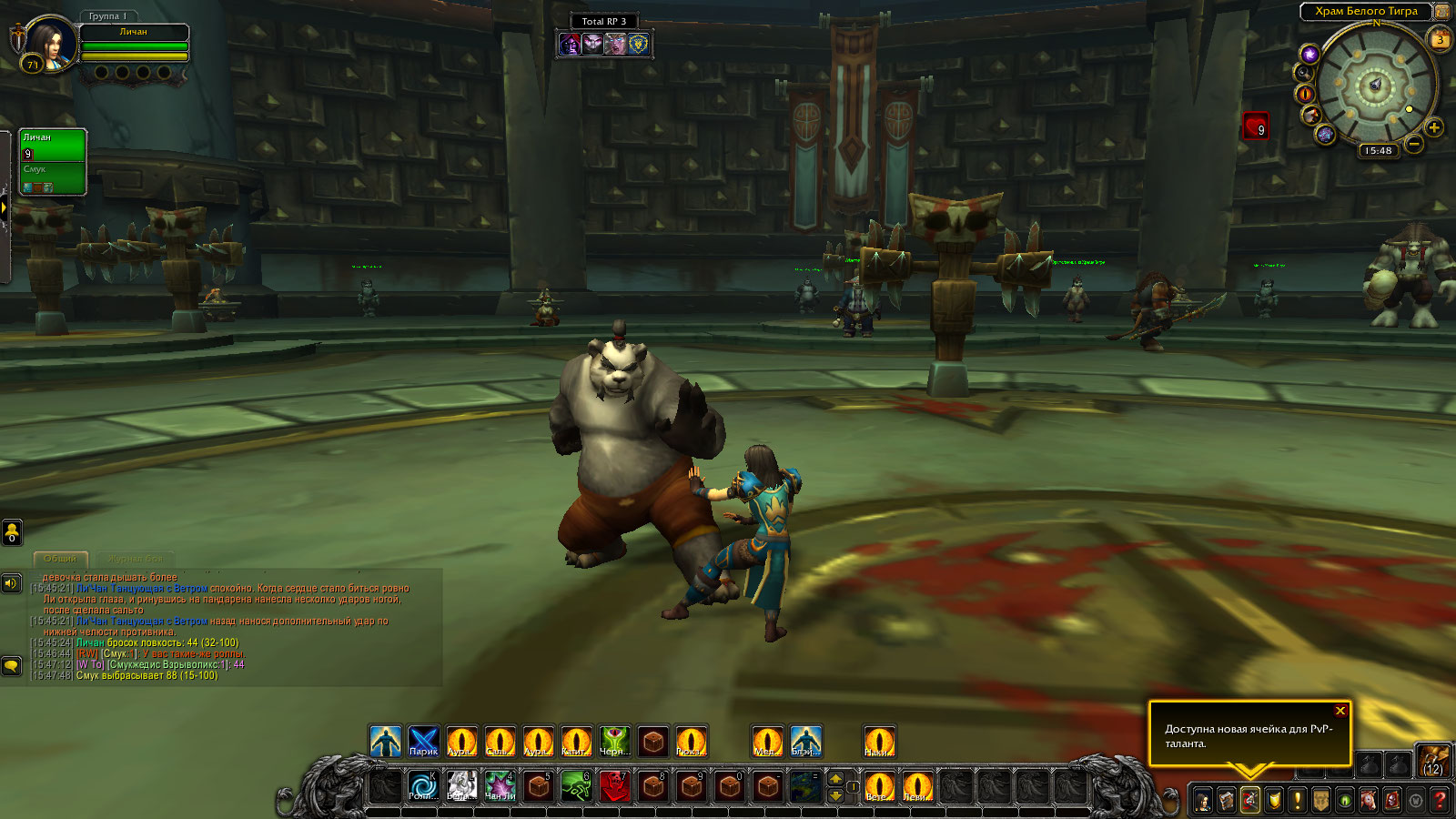Close the PvP talent notification popup
Viewport: 1456px width, 819px height.
point(1340,711)
